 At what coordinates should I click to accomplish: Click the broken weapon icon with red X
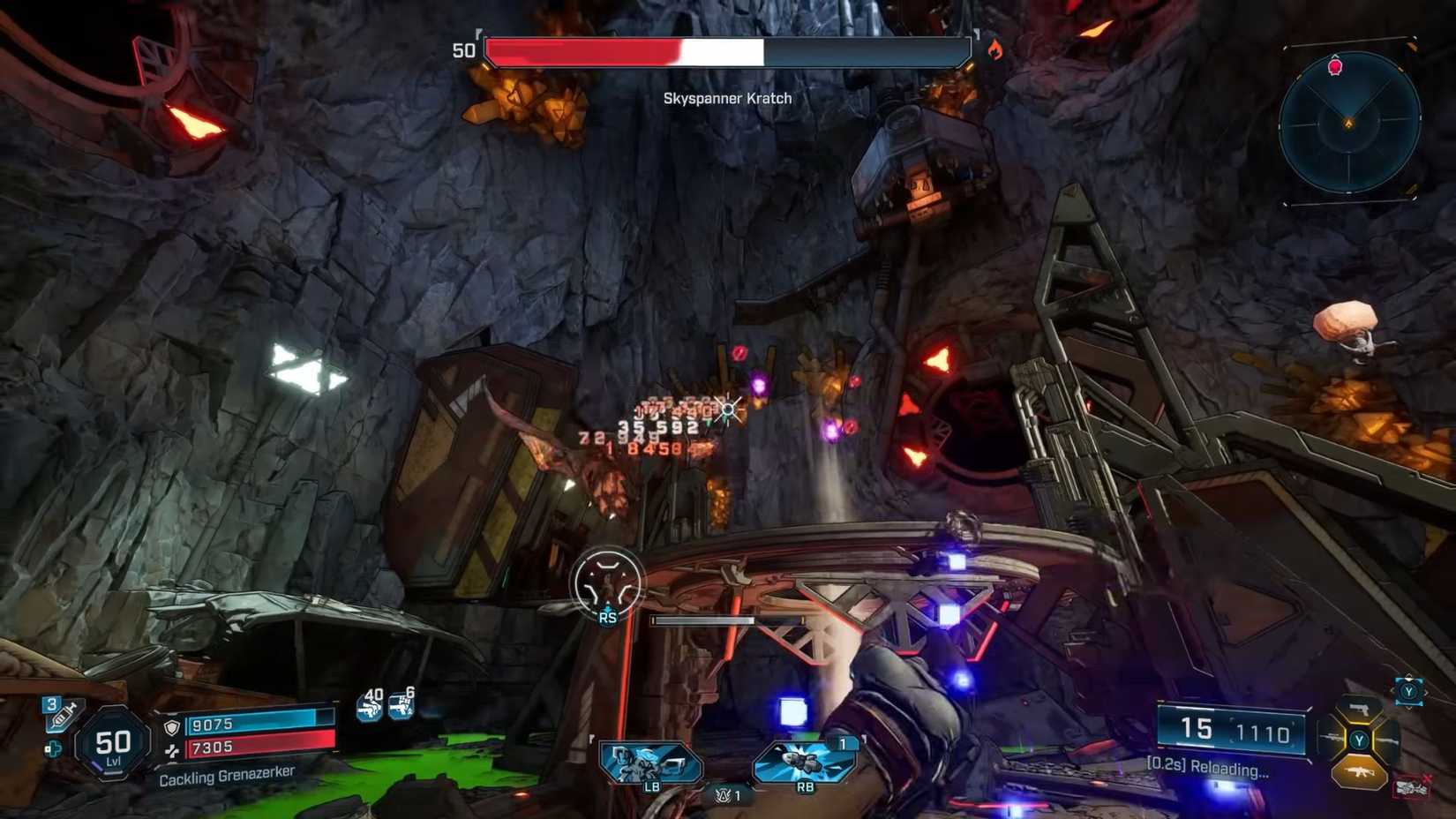[x=1411, y=785]
